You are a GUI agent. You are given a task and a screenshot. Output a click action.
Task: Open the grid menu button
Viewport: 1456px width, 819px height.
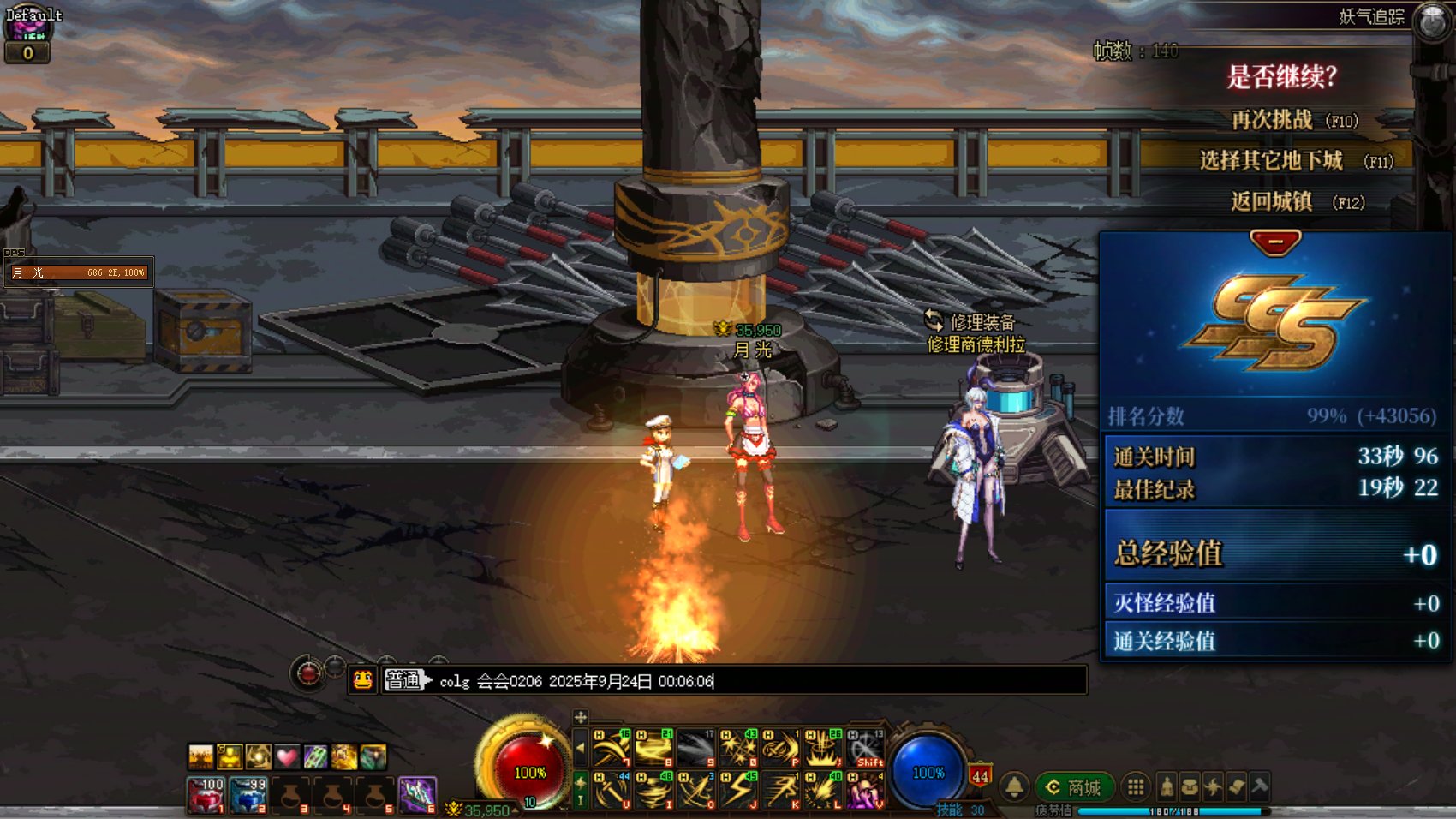pyautogui.click(x=1136, y=786)
